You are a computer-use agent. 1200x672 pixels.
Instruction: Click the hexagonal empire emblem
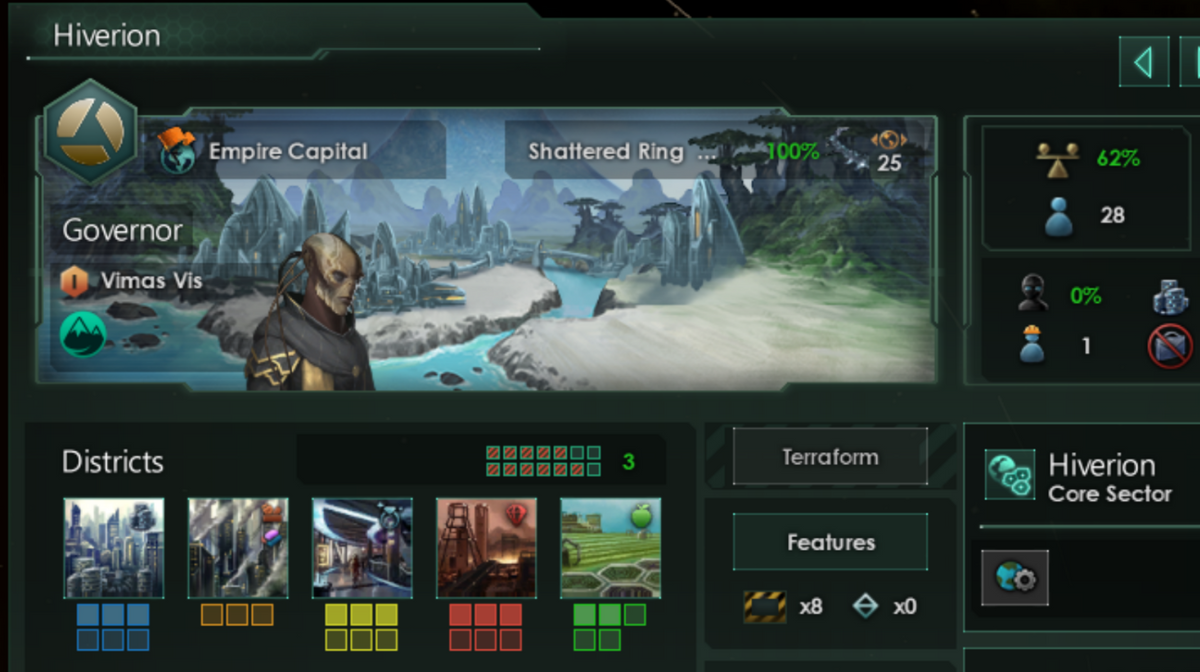click(92, 131)
